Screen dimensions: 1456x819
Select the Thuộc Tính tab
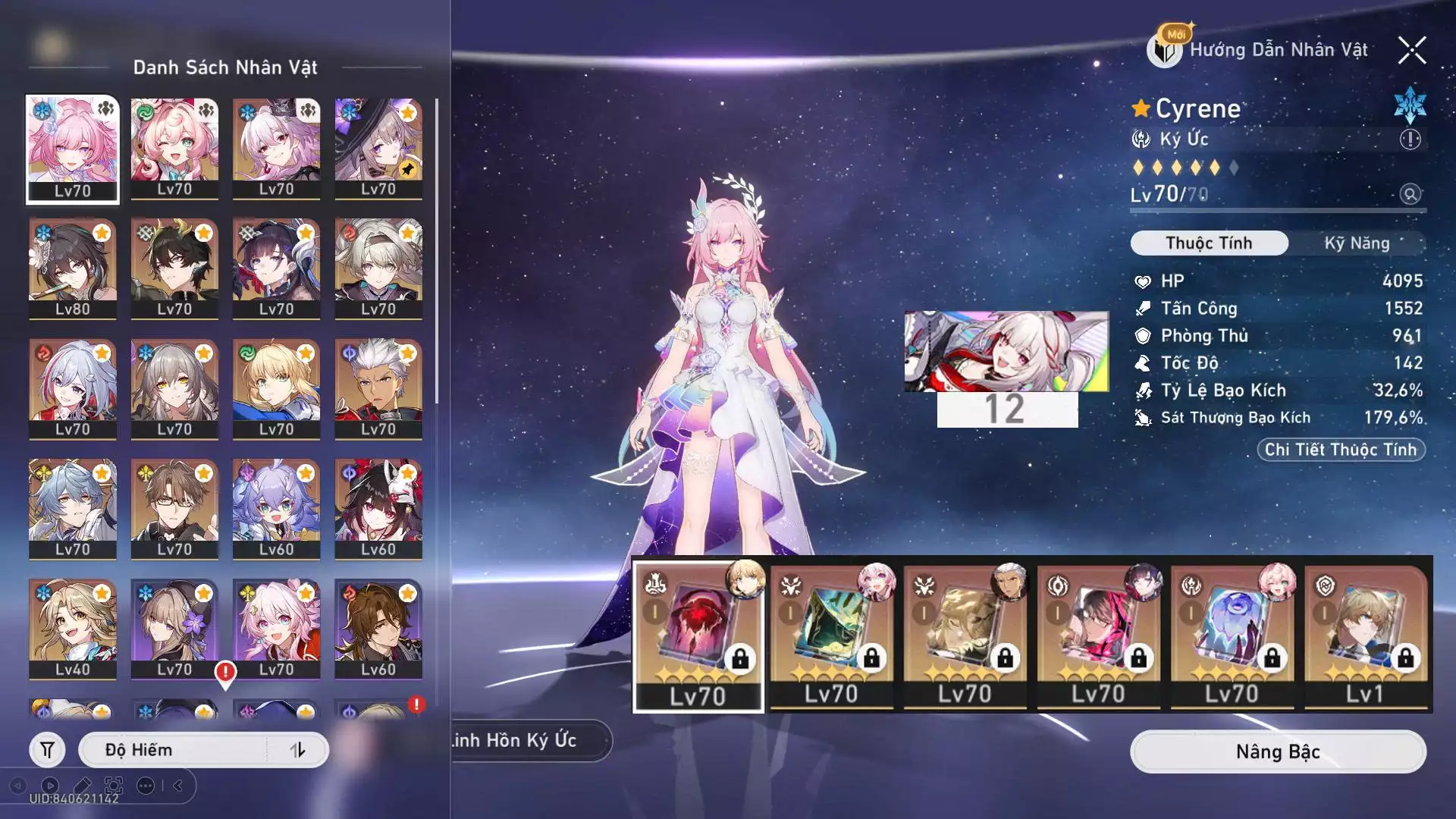(1209, 243)
